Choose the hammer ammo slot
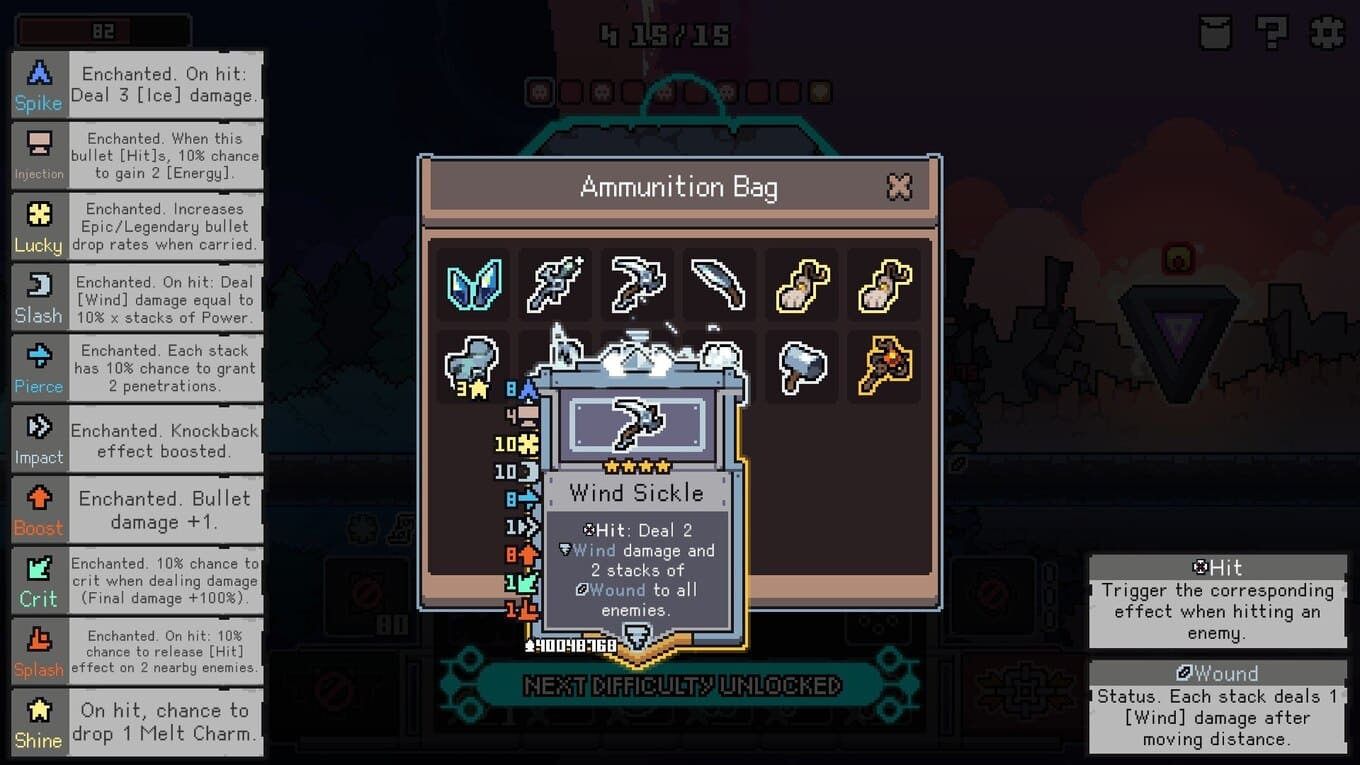The height and width of the screenshot is (765, 1360). [x=802, y=366]
